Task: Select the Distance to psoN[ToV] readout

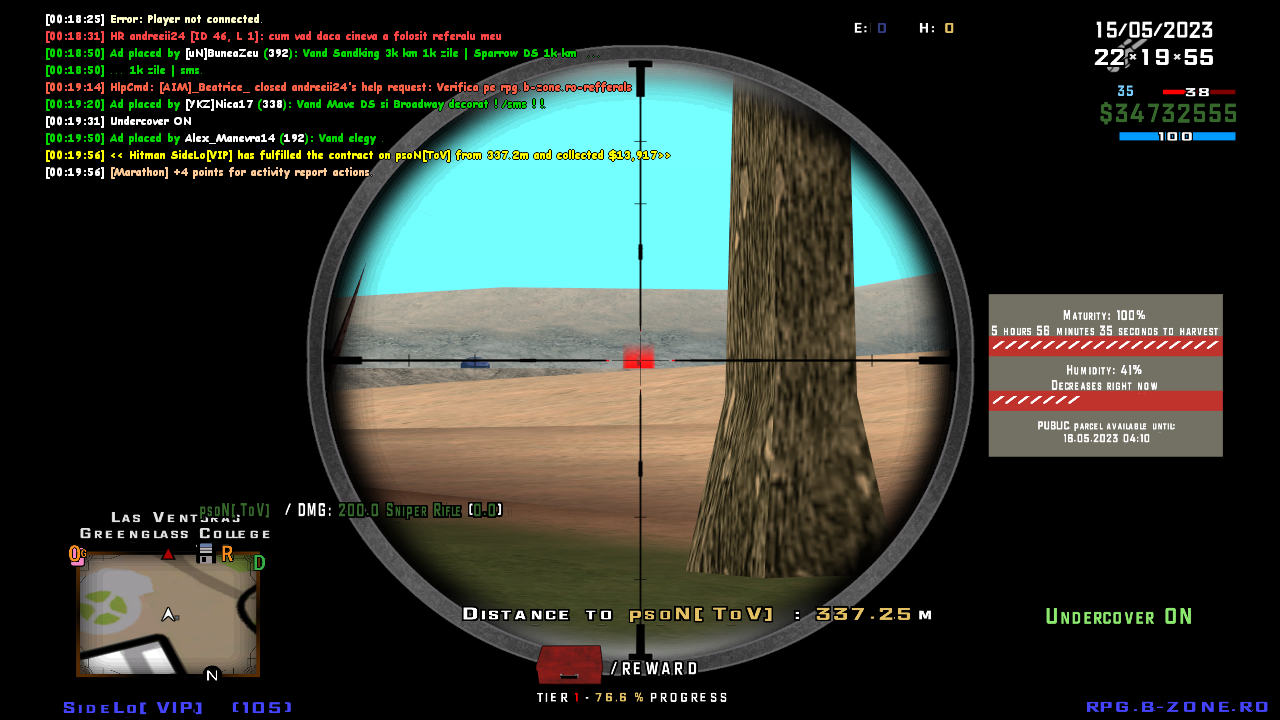Action: pyautogui.click(x=697, y=614)
